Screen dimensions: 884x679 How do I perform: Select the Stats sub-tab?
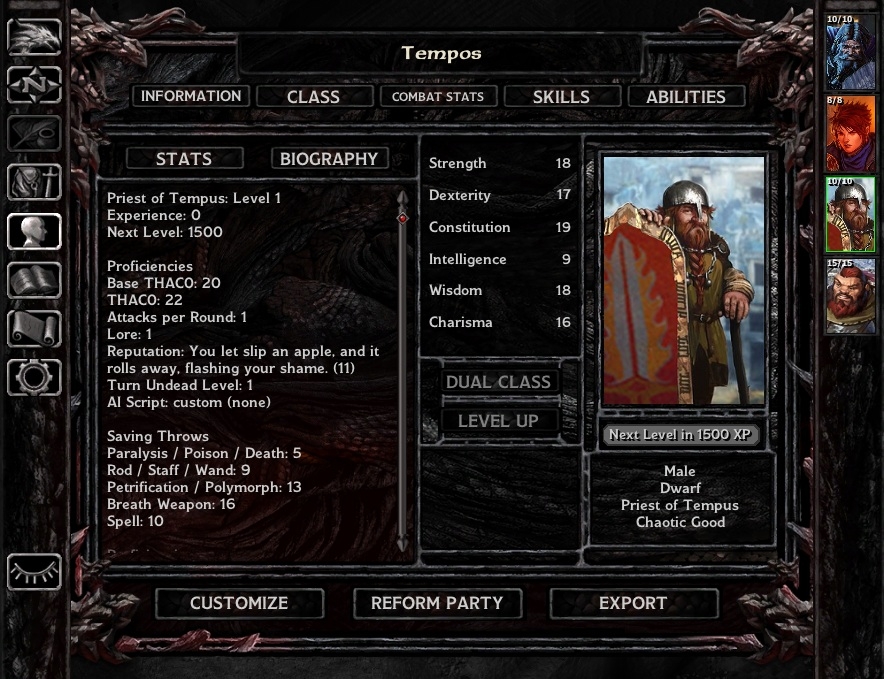point(184,159)
